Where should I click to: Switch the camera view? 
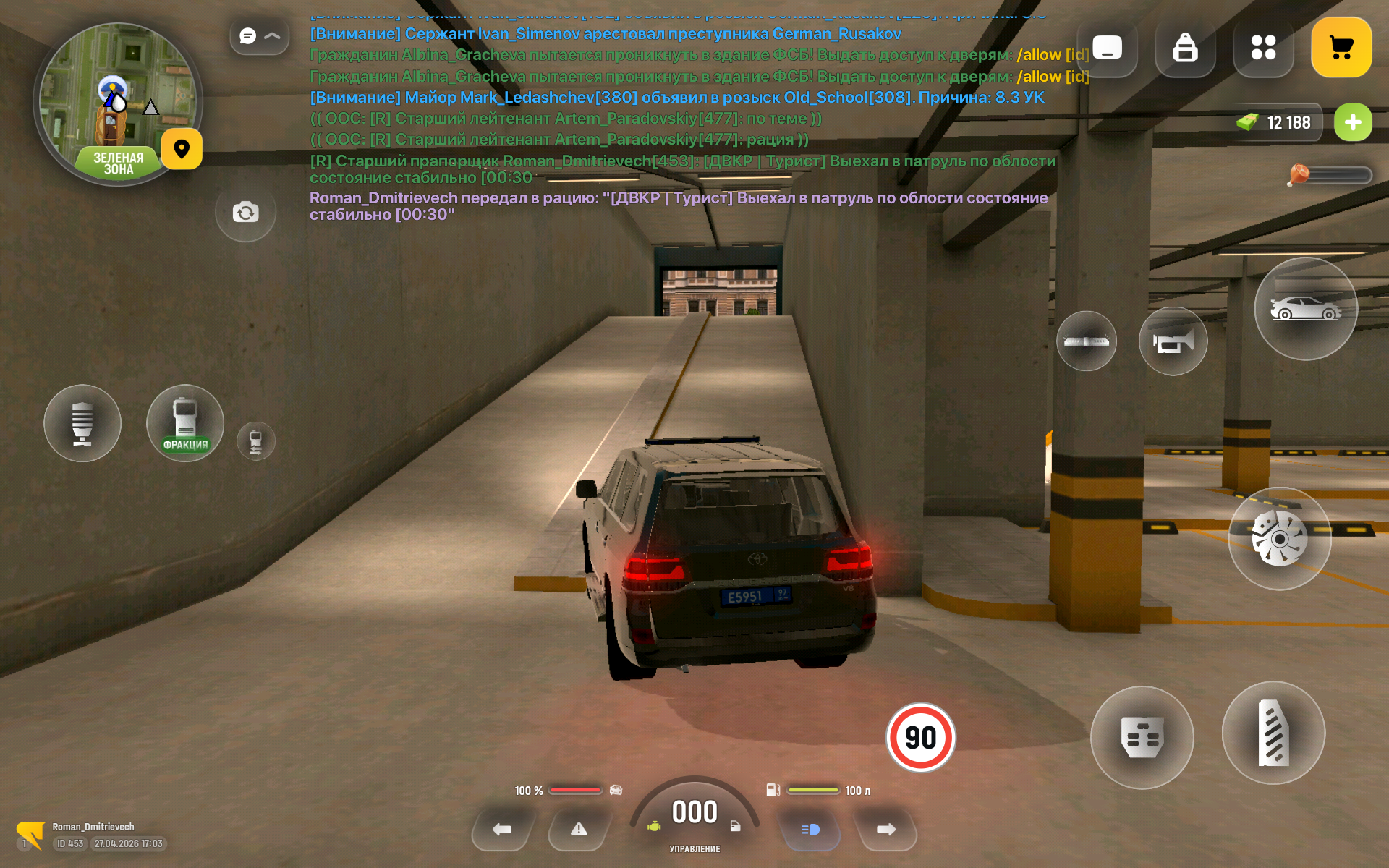click(245, 212)
